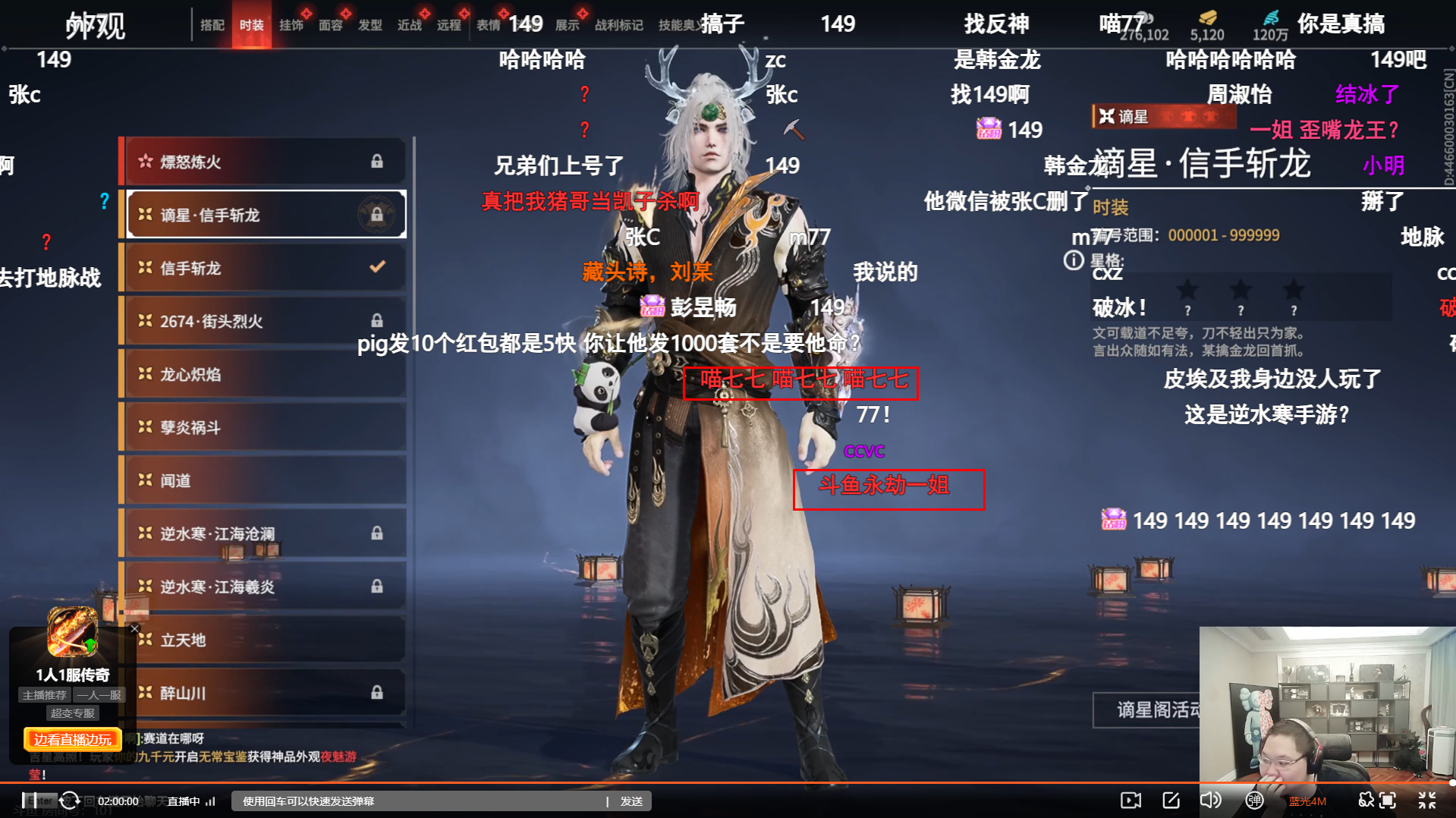The image size is (1456, 818).
Task: Switch to the 发型 tab
Action: (370, 24)
